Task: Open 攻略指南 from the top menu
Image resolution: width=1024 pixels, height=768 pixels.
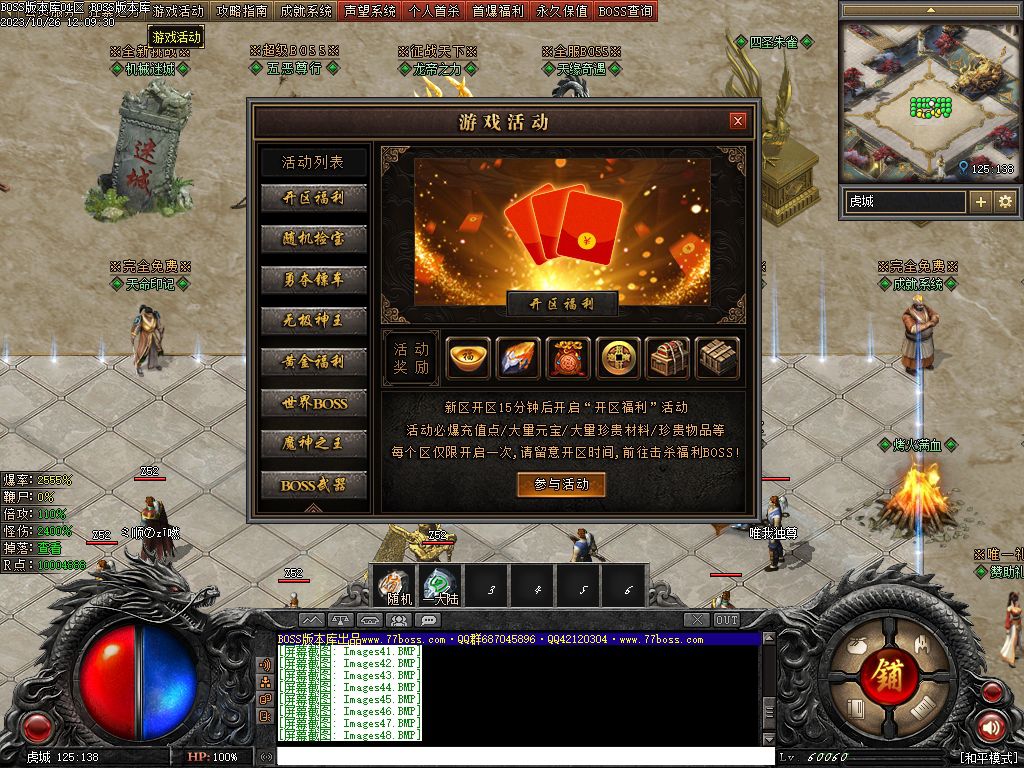Action: [242, 11]
